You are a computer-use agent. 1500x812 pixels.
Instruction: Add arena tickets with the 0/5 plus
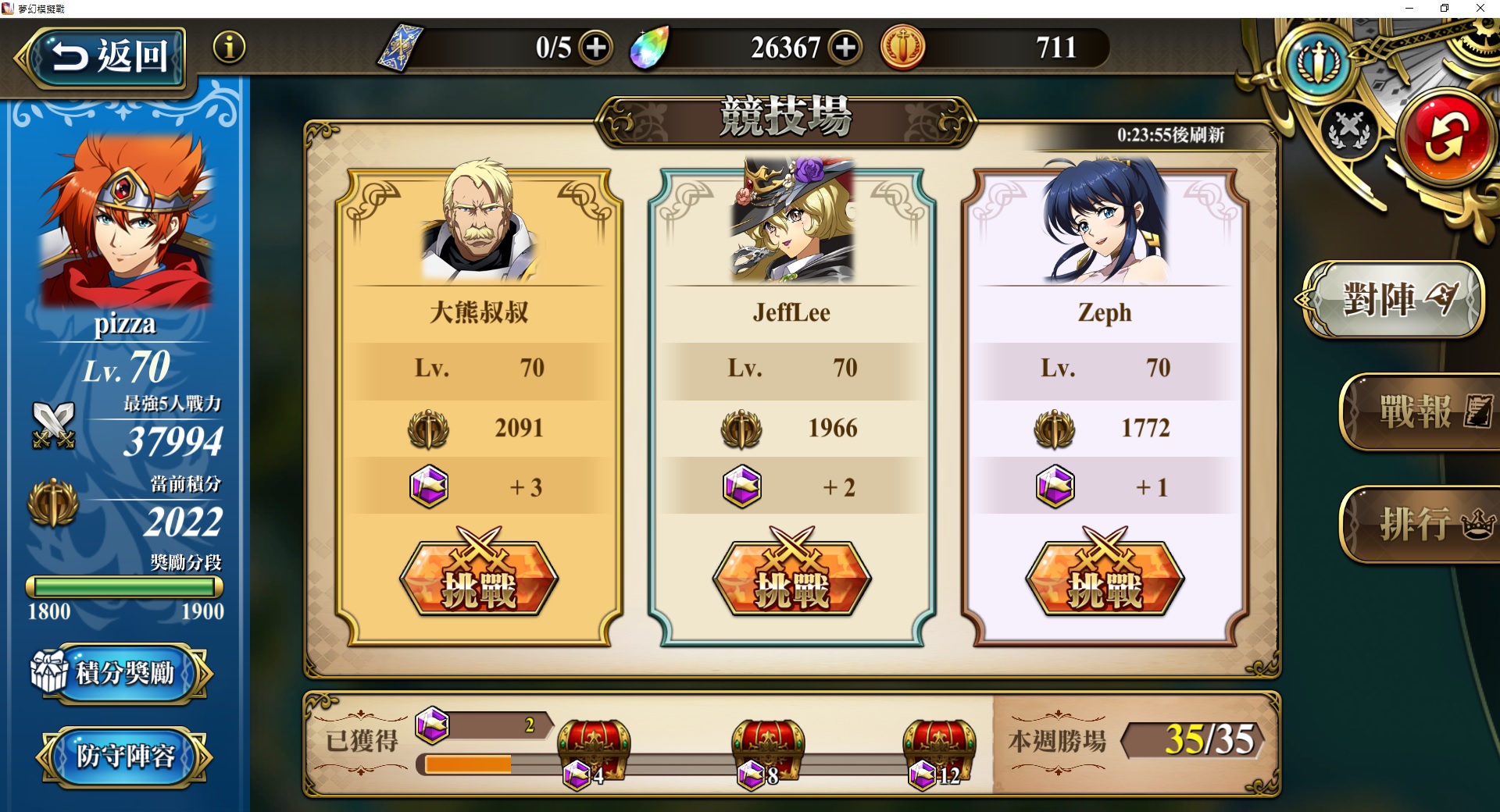[596, 48]
